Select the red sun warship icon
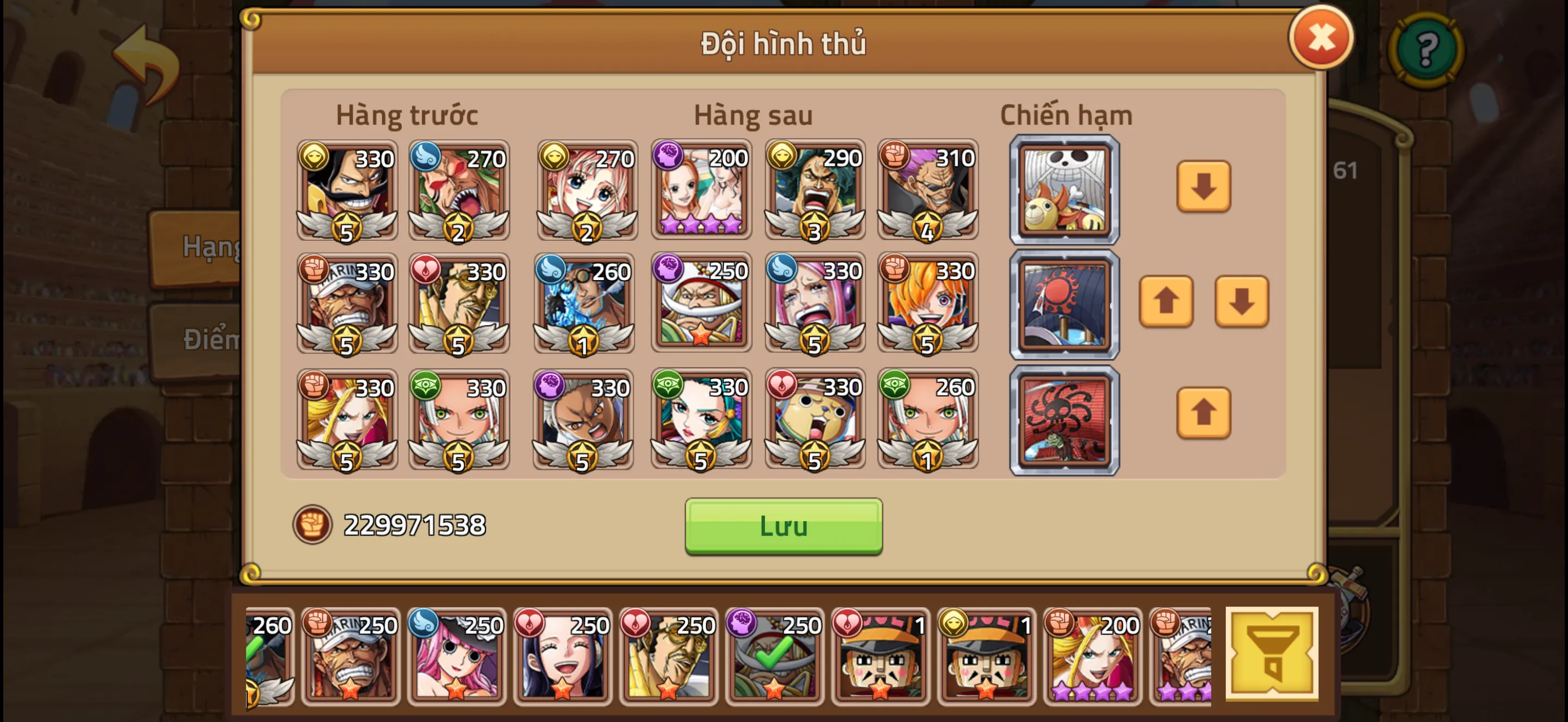Viewport: 1568px width, 722px height. (x=1064, y=303)
